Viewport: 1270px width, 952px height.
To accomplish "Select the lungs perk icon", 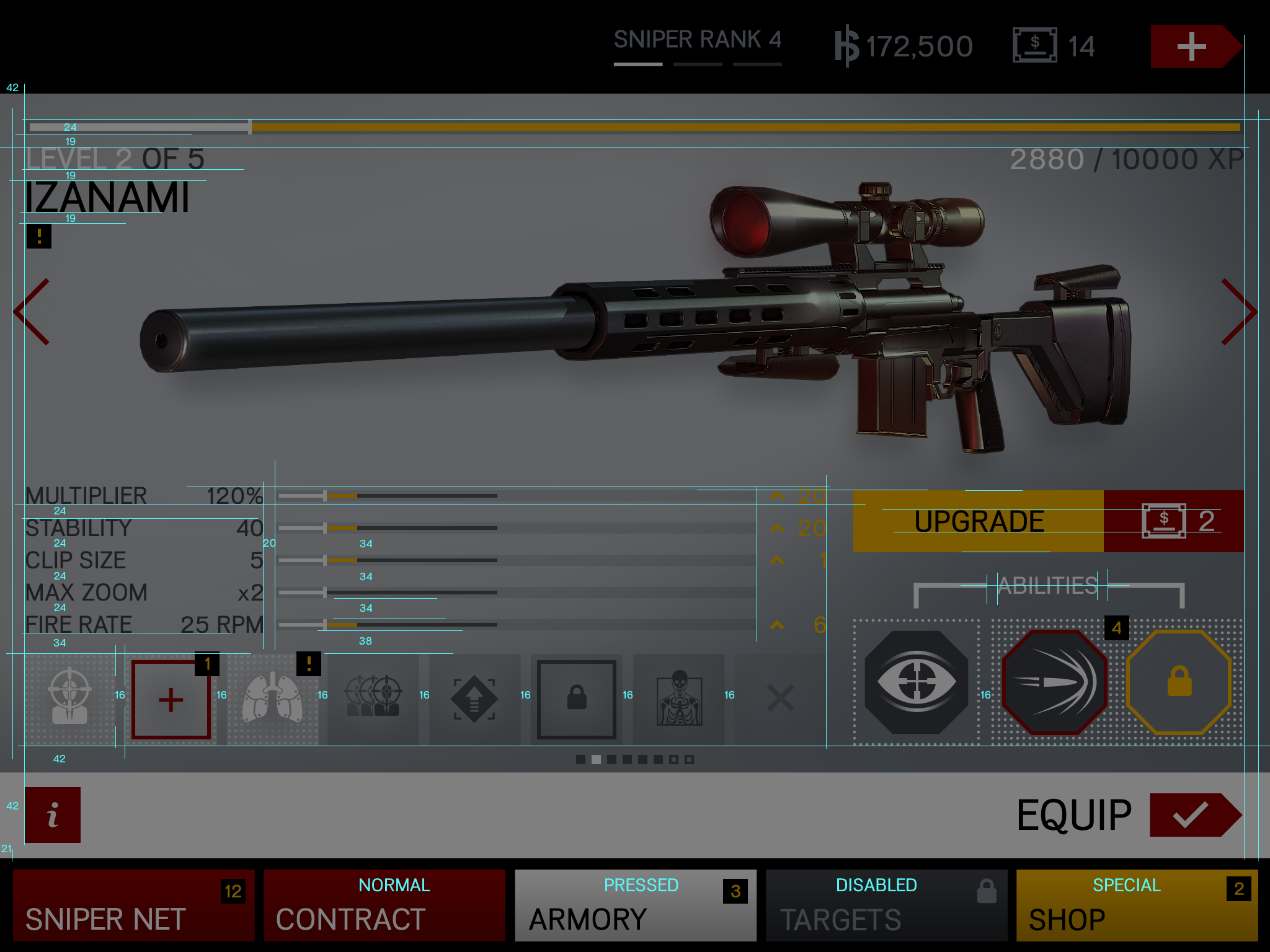I will click(x=272, y=700).
